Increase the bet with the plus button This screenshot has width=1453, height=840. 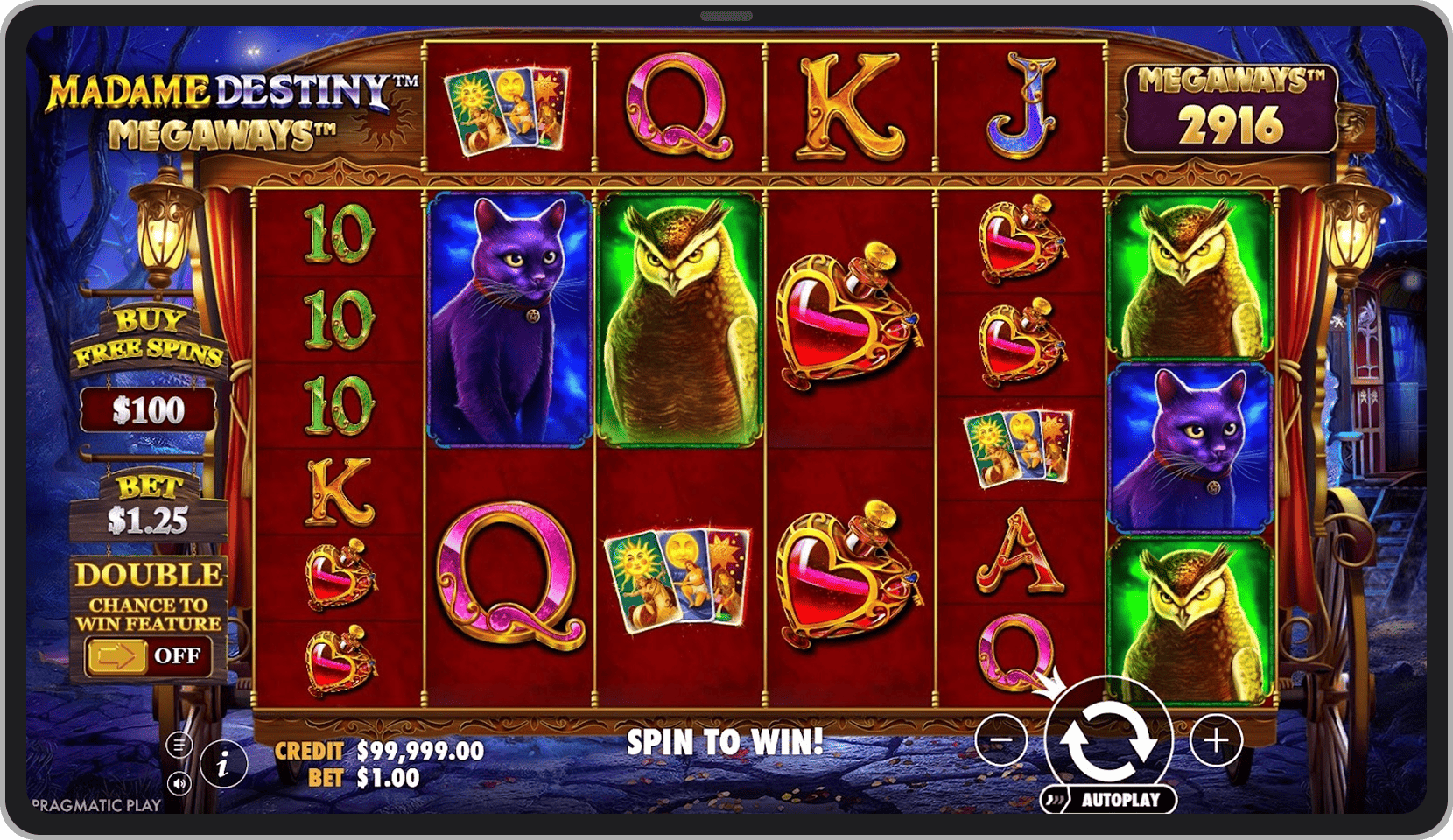coord(1216,740)
